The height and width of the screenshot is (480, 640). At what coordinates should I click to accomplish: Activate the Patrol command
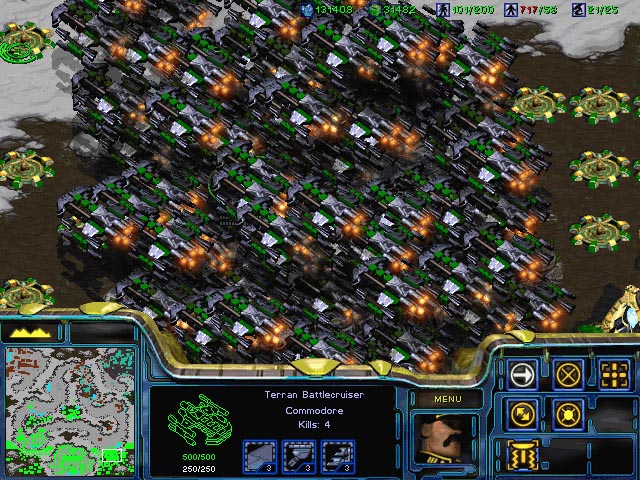coord(522,413)
